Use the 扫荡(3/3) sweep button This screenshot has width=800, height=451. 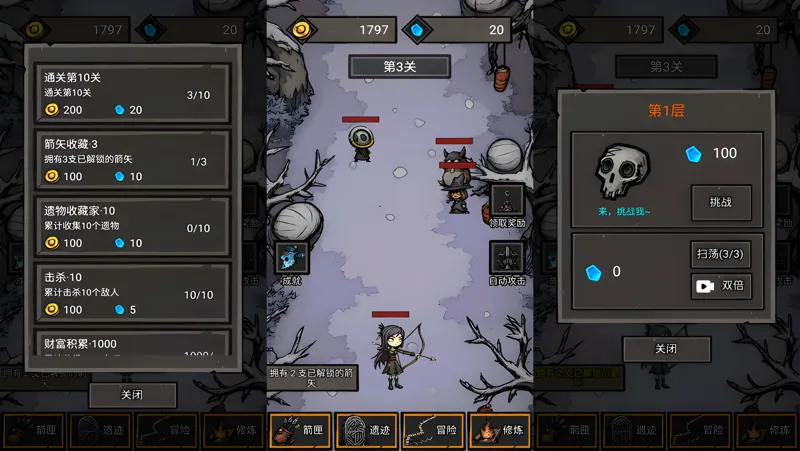pyautogui.click(x=720, y=254)
